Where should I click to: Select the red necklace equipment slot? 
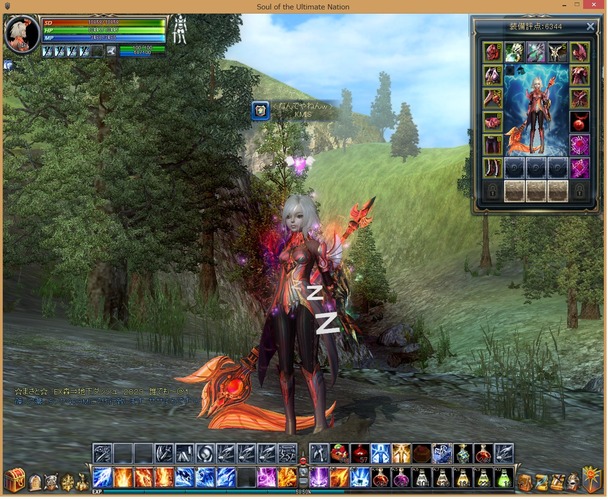pyautogui.click(x=580, y=121)
